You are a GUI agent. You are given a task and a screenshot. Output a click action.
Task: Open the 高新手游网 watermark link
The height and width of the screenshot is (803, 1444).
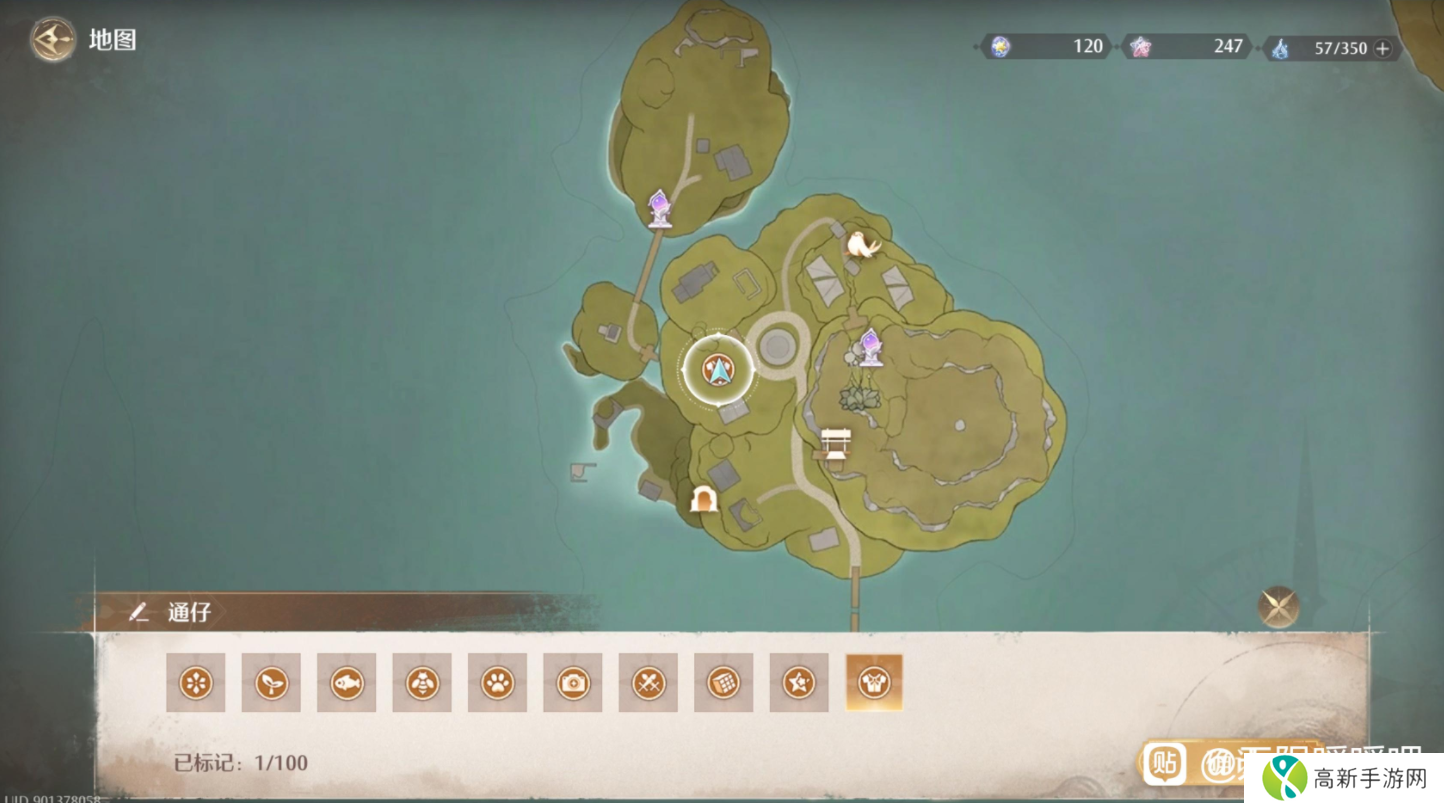pos(1343,777)
